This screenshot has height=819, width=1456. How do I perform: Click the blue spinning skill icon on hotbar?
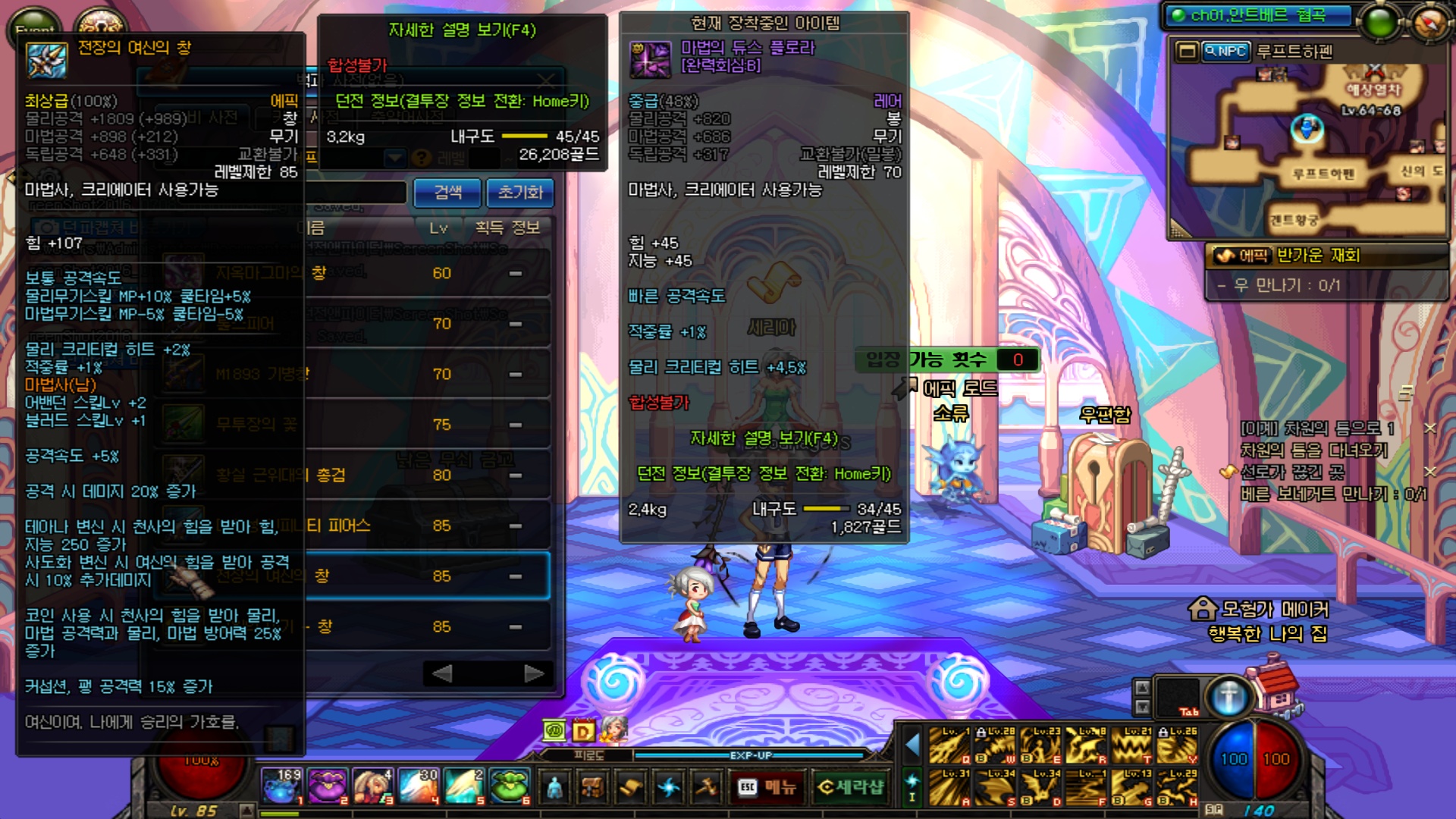[x=667, y=788]
